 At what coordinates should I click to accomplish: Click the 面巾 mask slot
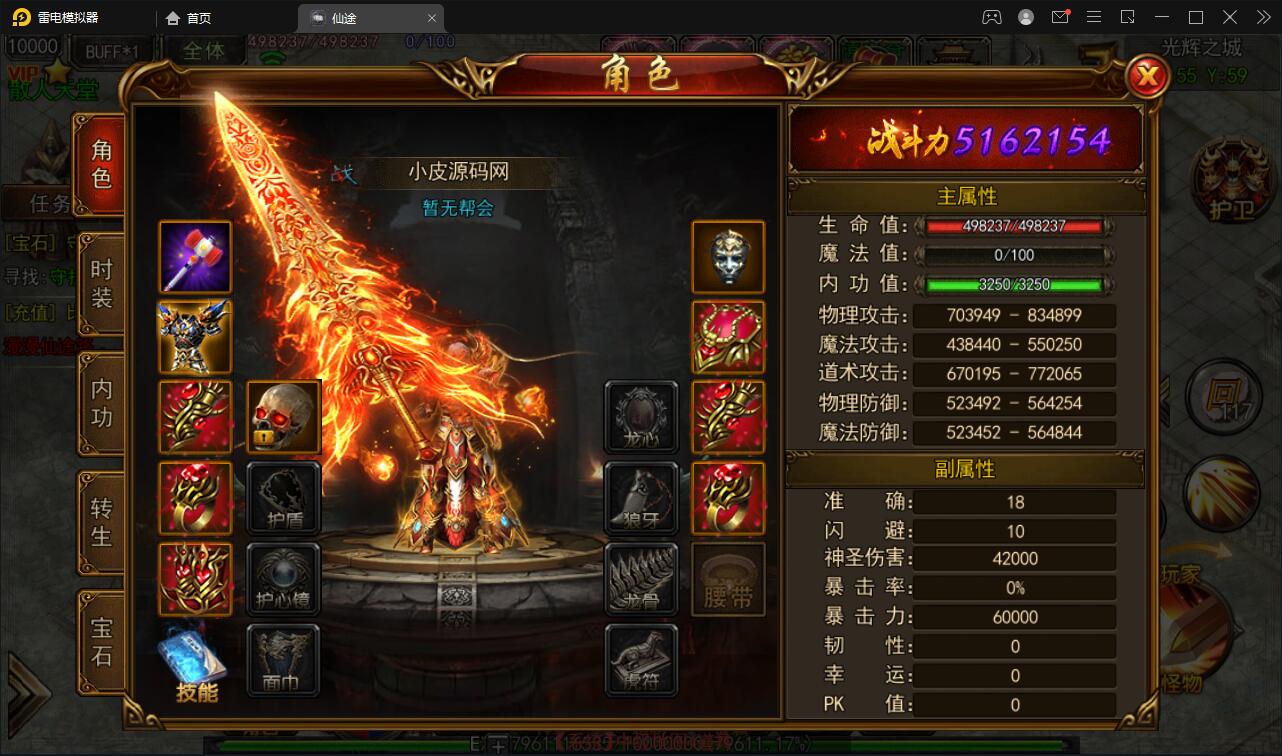tap(283, 659)
